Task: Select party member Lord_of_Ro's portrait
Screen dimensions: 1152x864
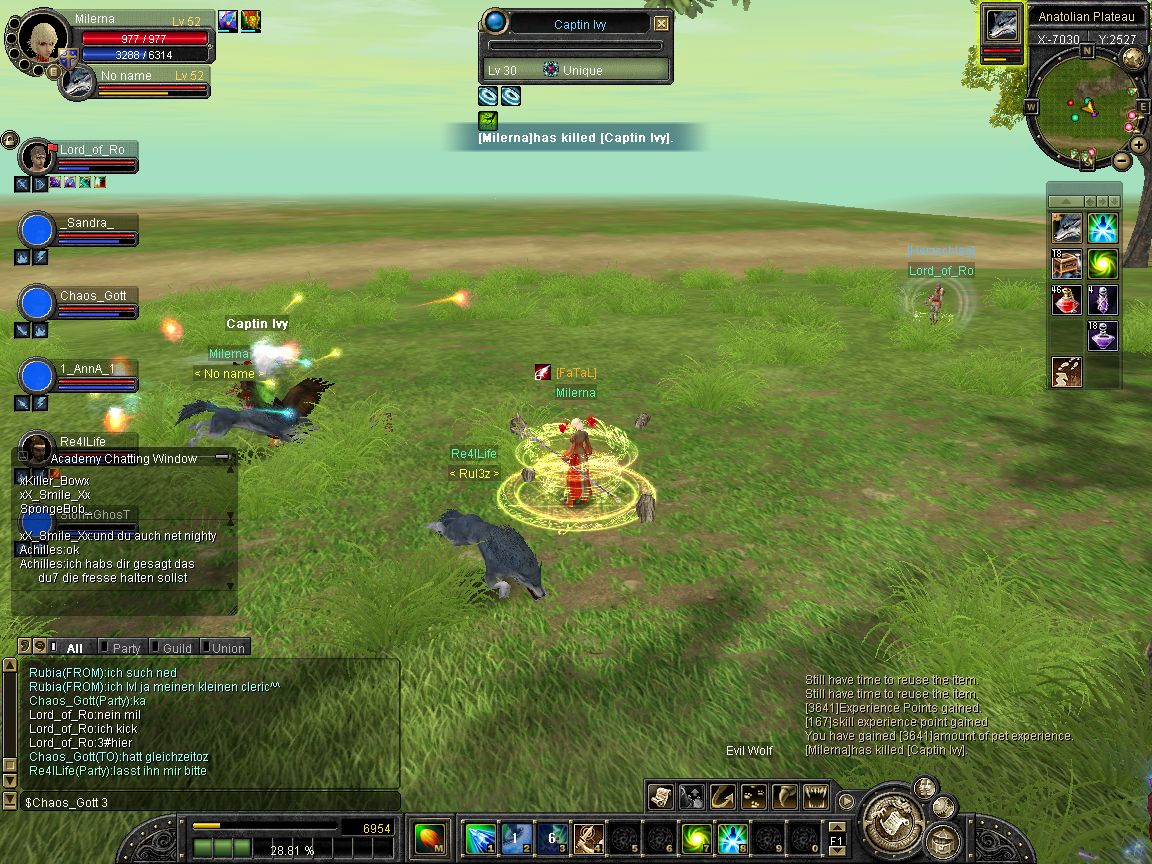Action: click(37, 156)
